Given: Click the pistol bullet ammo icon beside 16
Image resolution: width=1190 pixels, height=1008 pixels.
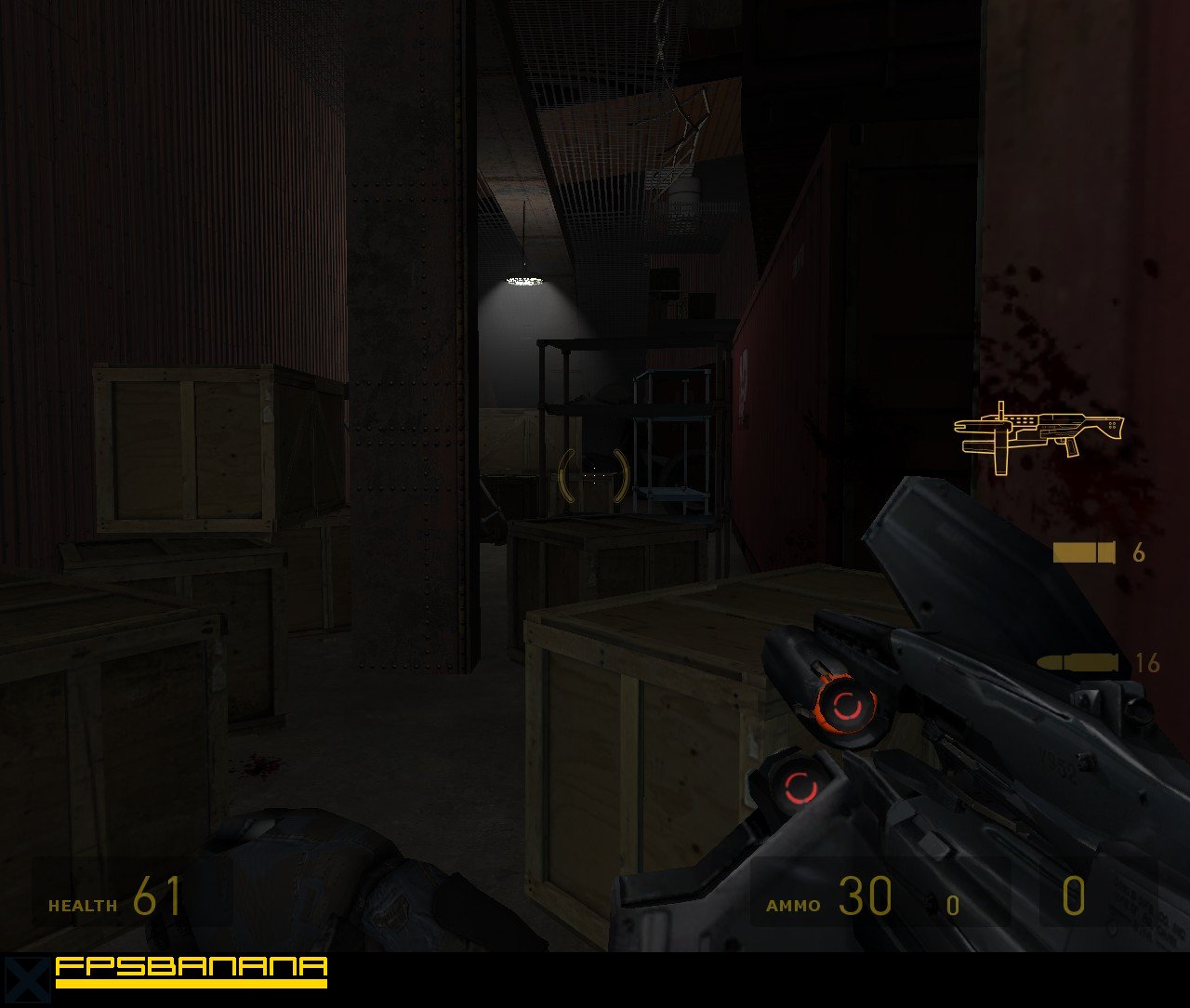Looking at the screenshot, I should click(1078, 662).
